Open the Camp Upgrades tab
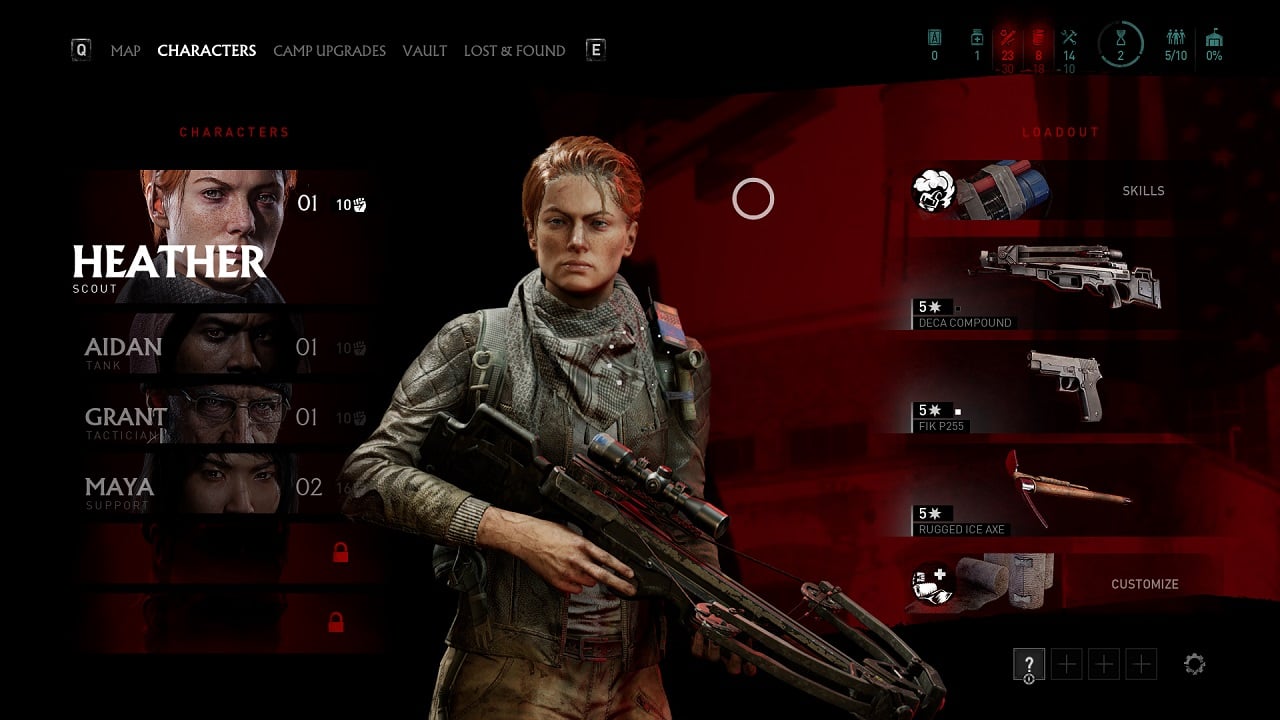 click(329, 51)
